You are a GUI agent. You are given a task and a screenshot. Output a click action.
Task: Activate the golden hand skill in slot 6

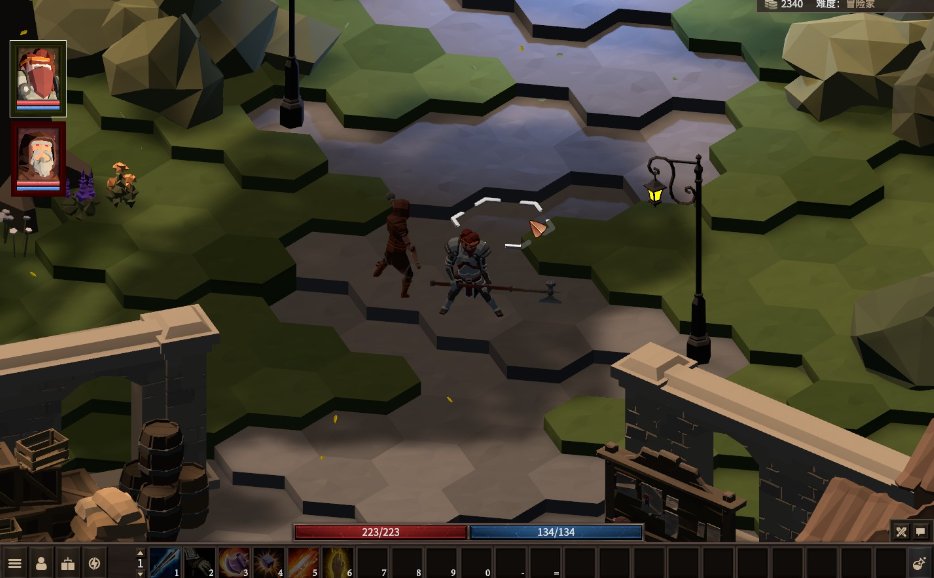(337, 562)
